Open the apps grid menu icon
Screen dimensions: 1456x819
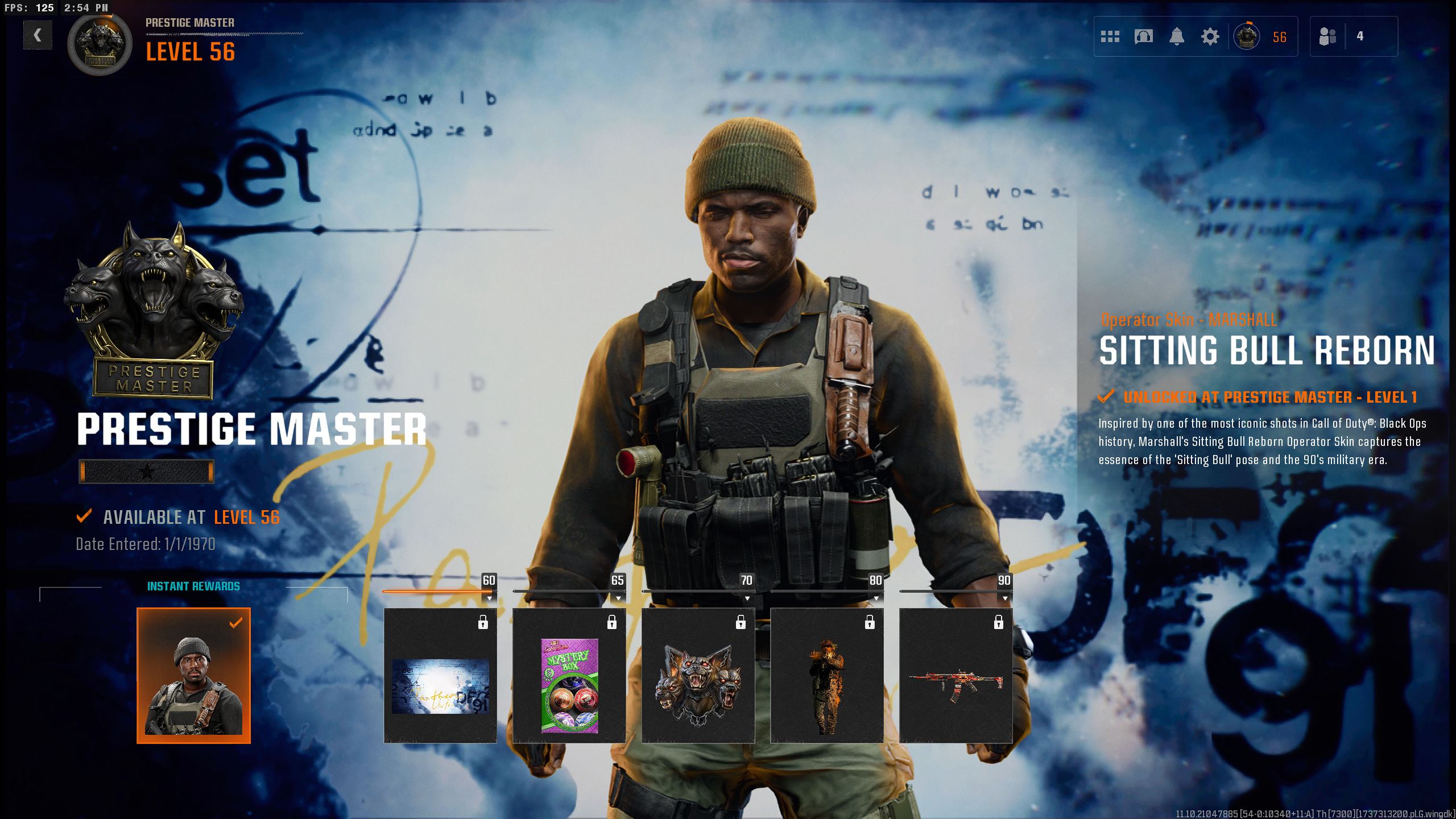click(x=1110, y=36)
